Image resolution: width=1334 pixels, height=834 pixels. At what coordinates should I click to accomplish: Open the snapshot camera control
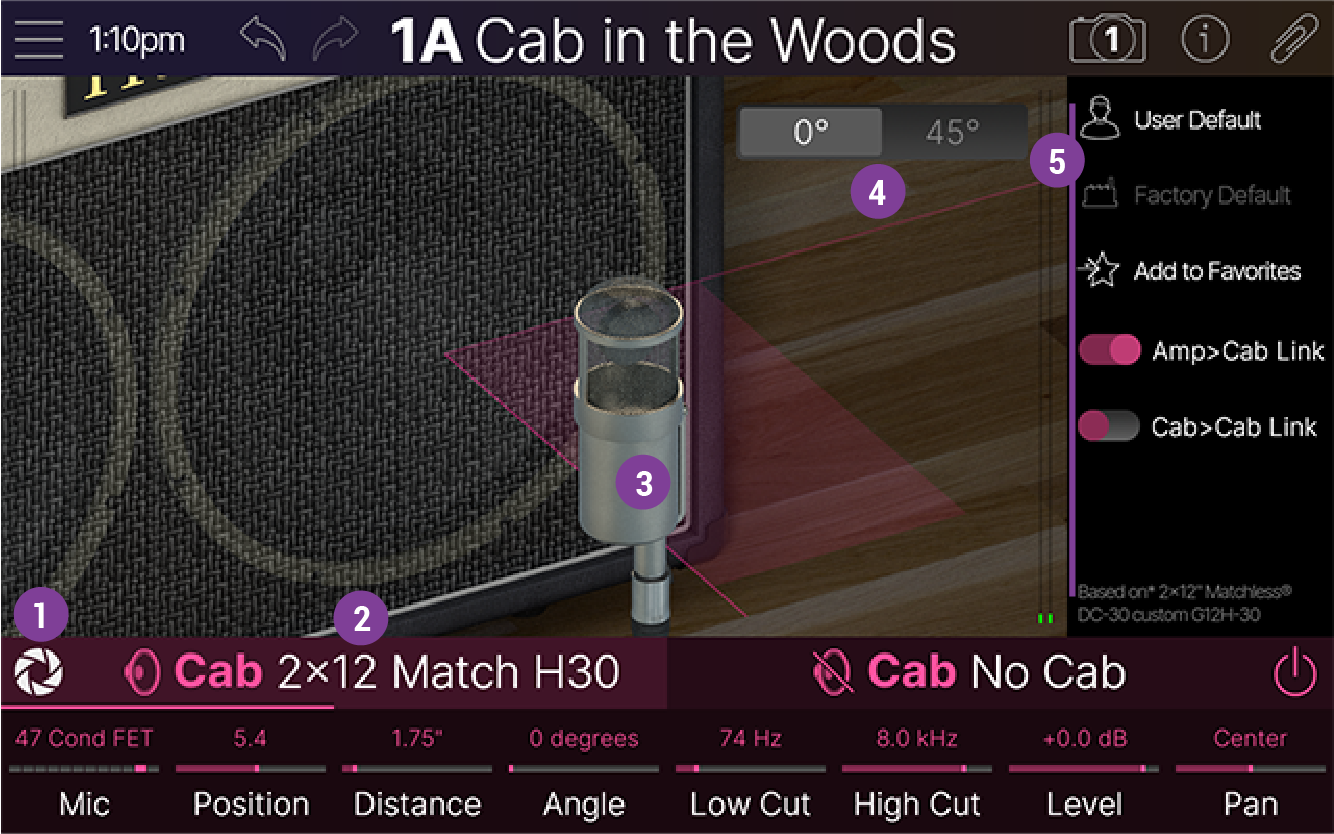1107,40
